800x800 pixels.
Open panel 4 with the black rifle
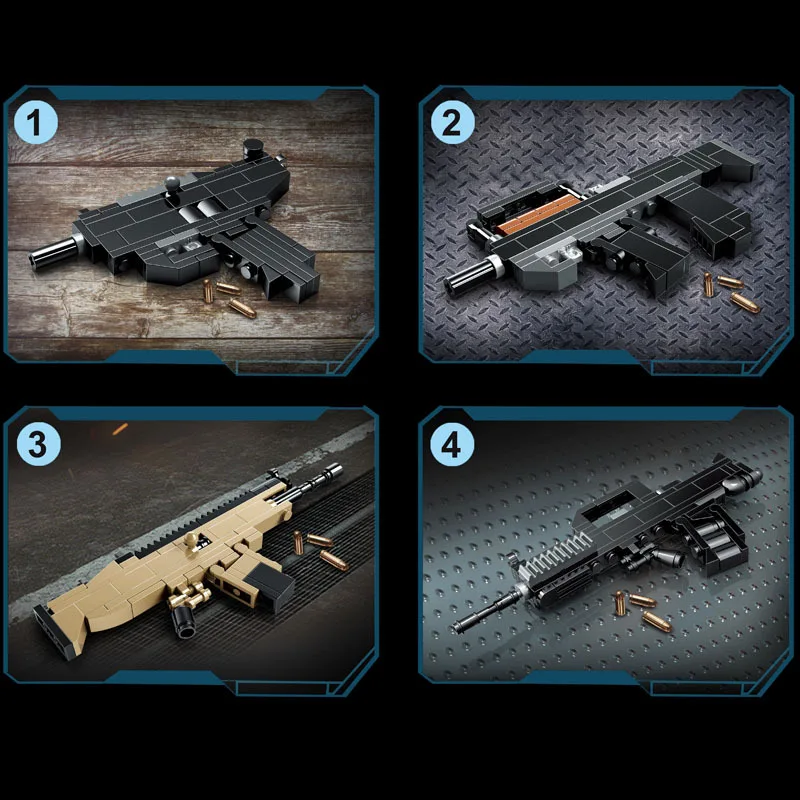pos(607,545)
